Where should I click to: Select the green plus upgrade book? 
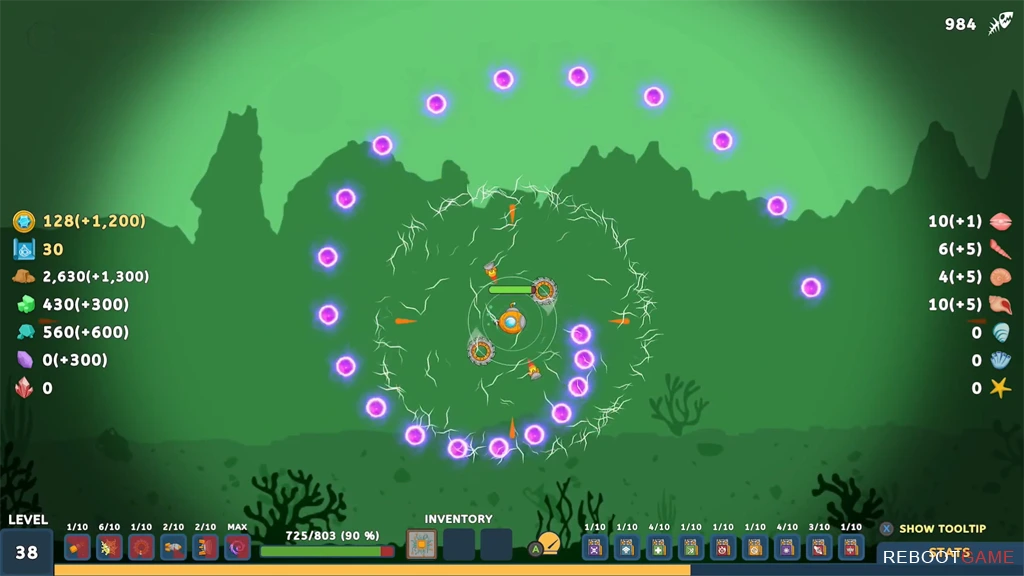click(x=659, y=547)
